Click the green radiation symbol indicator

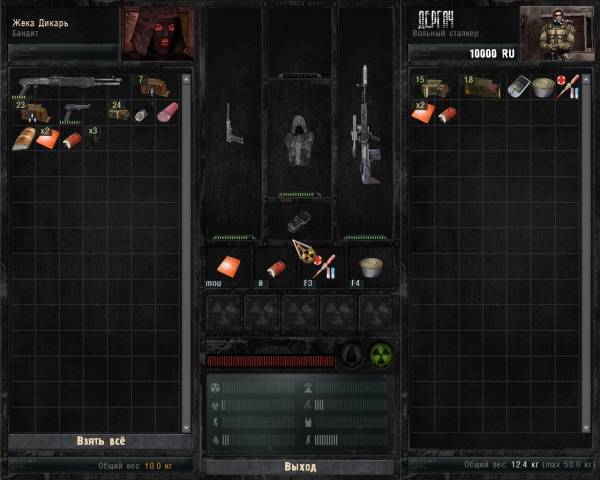(380, 355)
